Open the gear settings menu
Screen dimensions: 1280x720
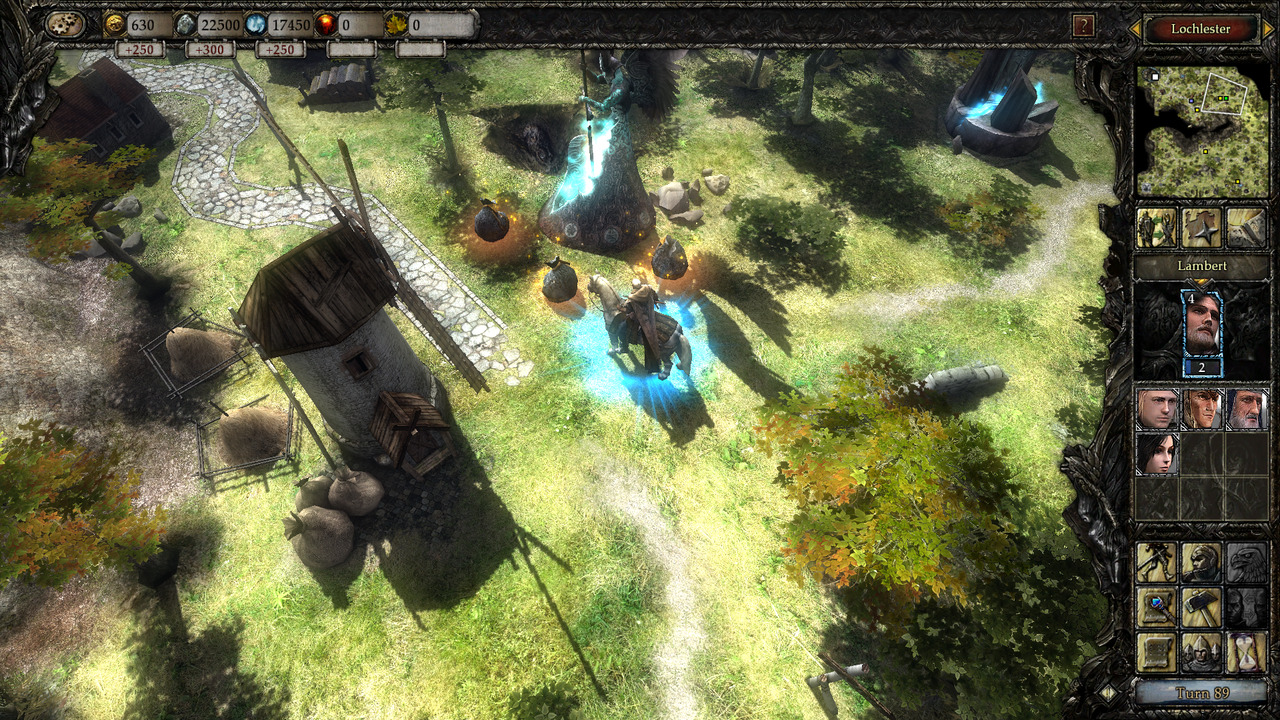(65, 25)
